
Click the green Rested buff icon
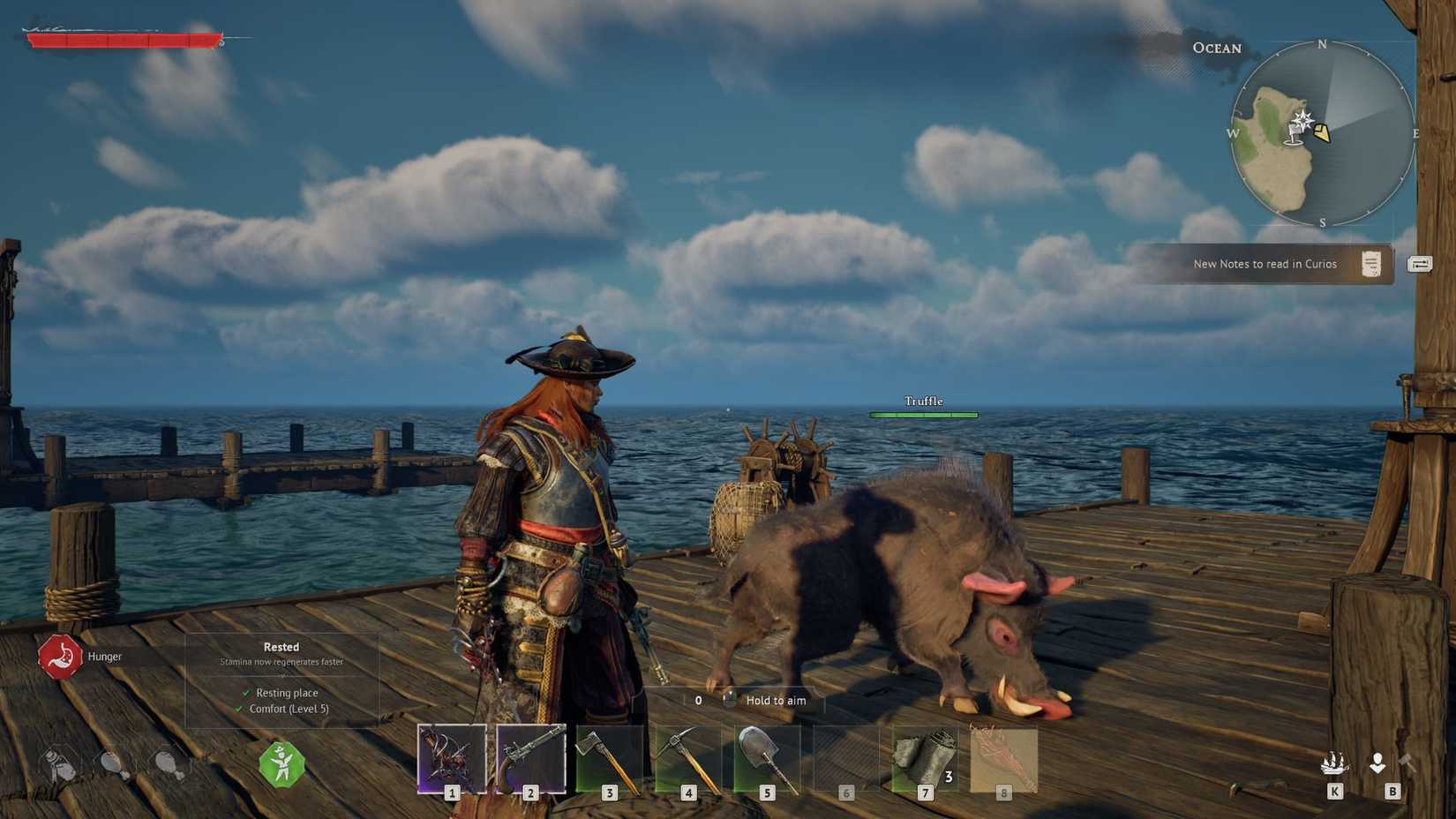coord(282,764)
